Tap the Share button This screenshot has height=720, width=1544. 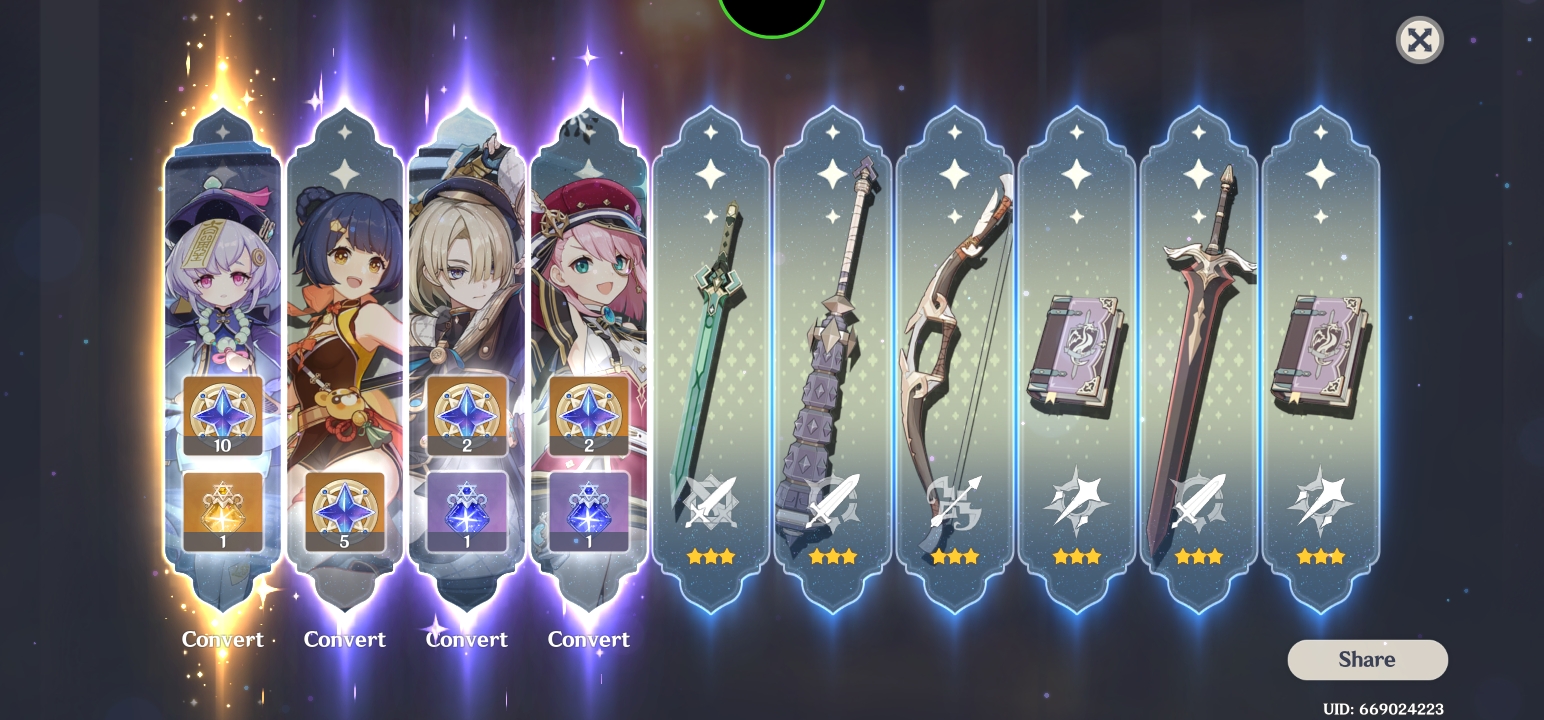click(x=1367, y=659)
